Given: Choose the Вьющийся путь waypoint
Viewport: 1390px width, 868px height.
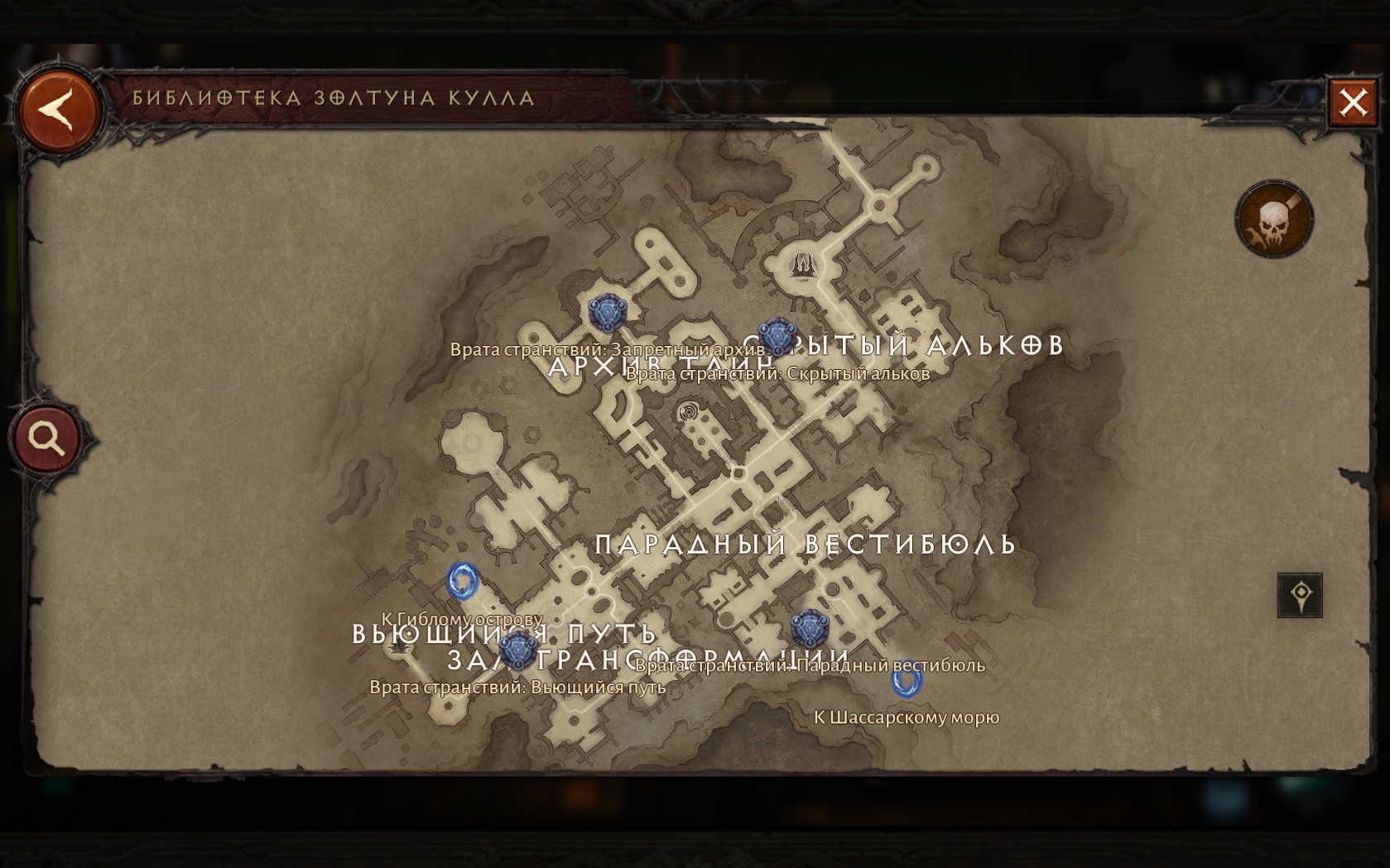Looking at the screenshot, I should point(517,650).
